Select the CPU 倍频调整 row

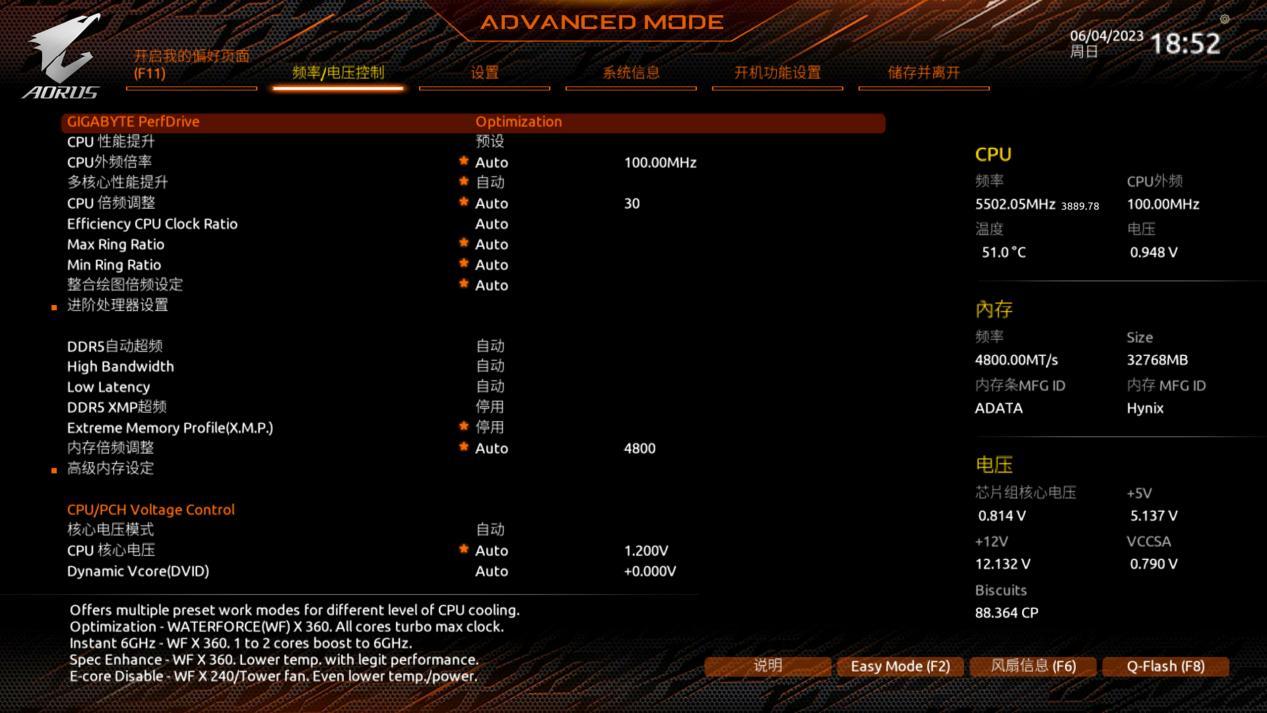(x=111, y=203)
